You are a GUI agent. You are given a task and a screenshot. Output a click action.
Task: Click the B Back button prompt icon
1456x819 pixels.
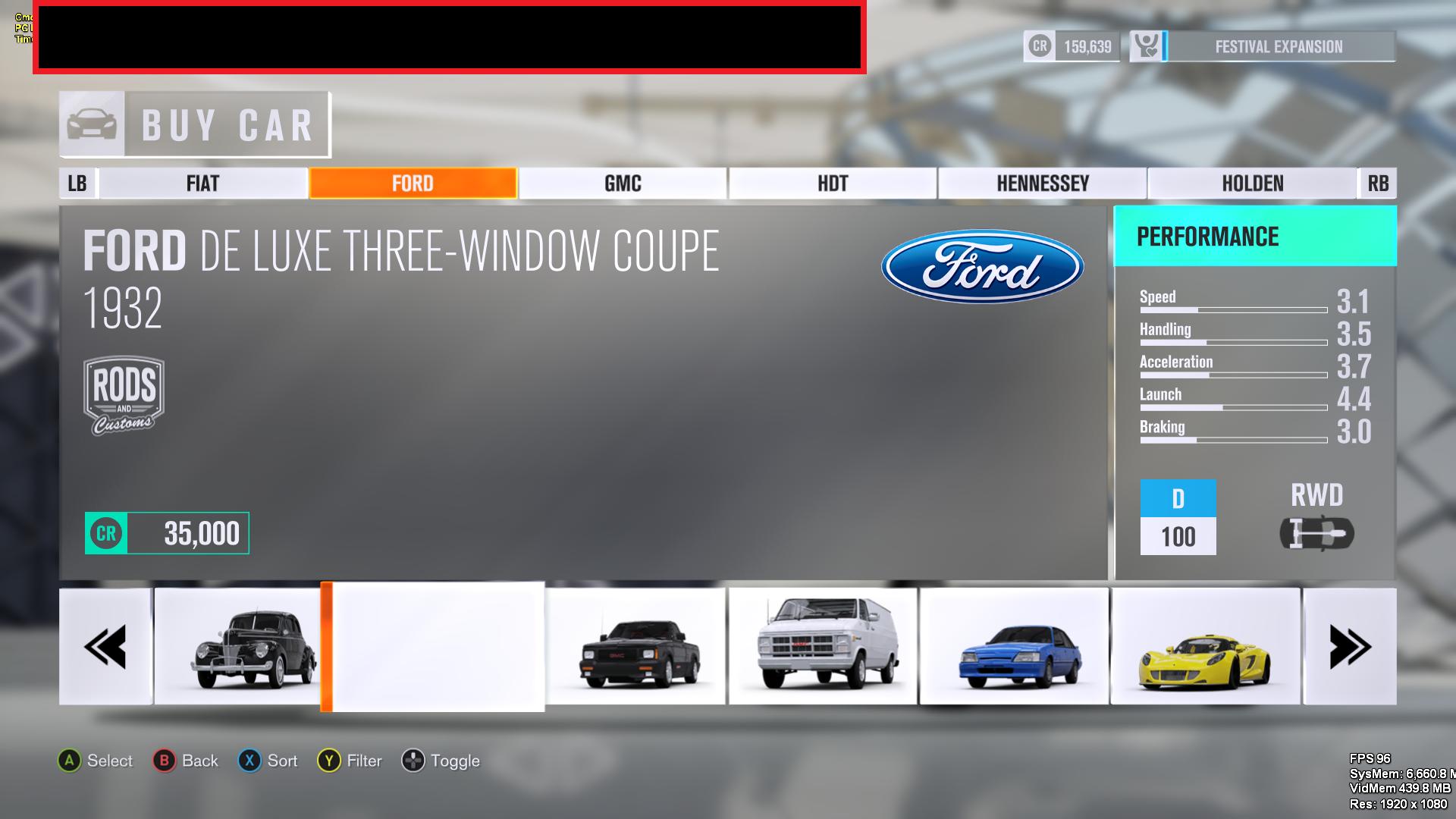pyautogui.click(x=164, y=761)
